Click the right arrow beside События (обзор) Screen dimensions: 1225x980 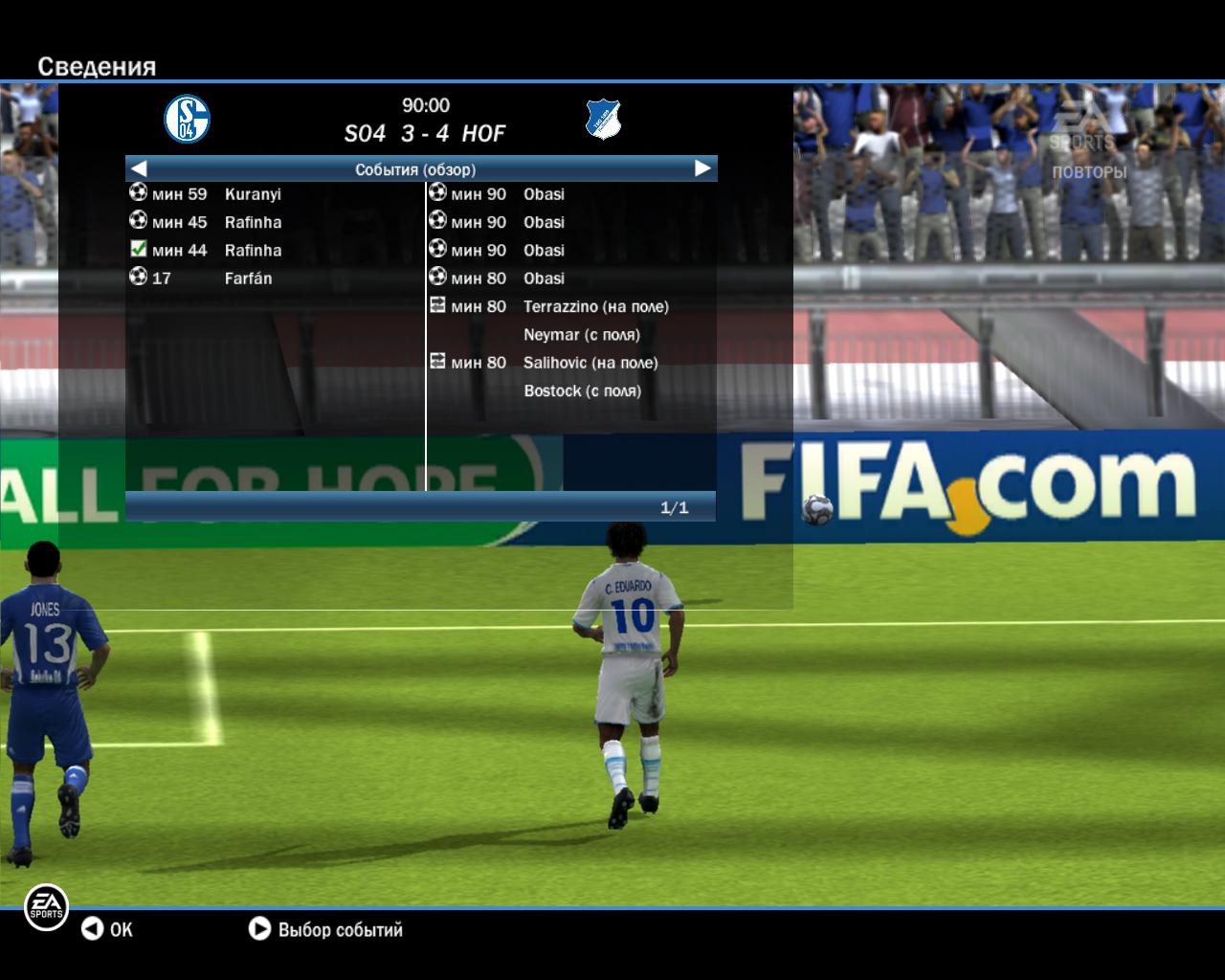click(x=702, y=168)
